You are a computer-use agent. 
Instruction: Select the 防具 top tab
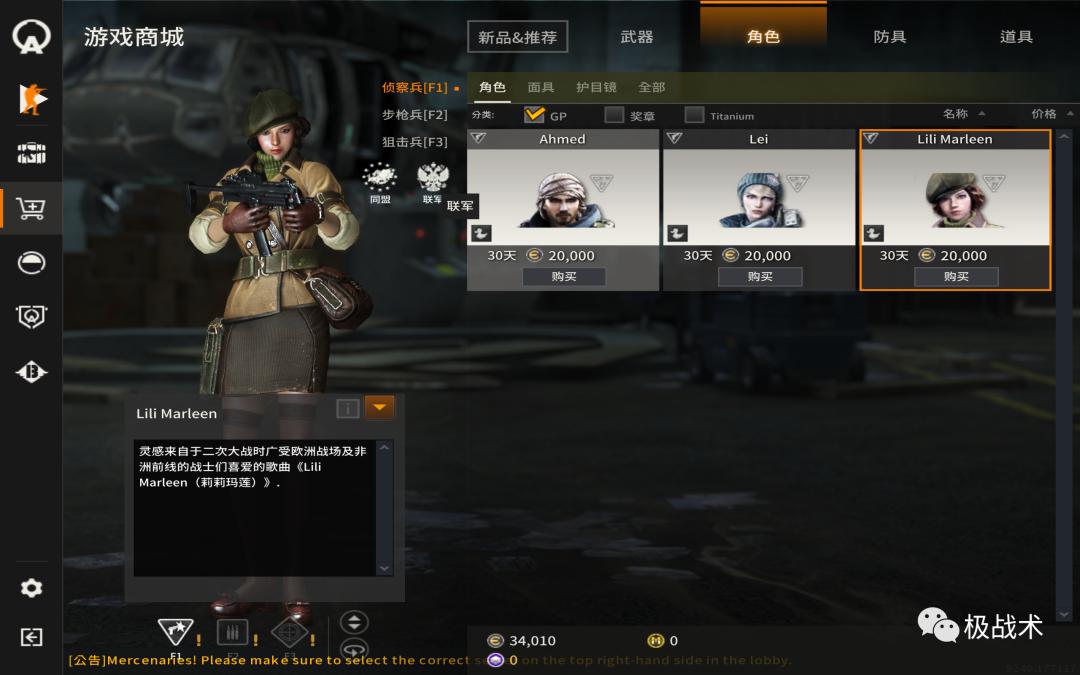click(x=889, y=37)
